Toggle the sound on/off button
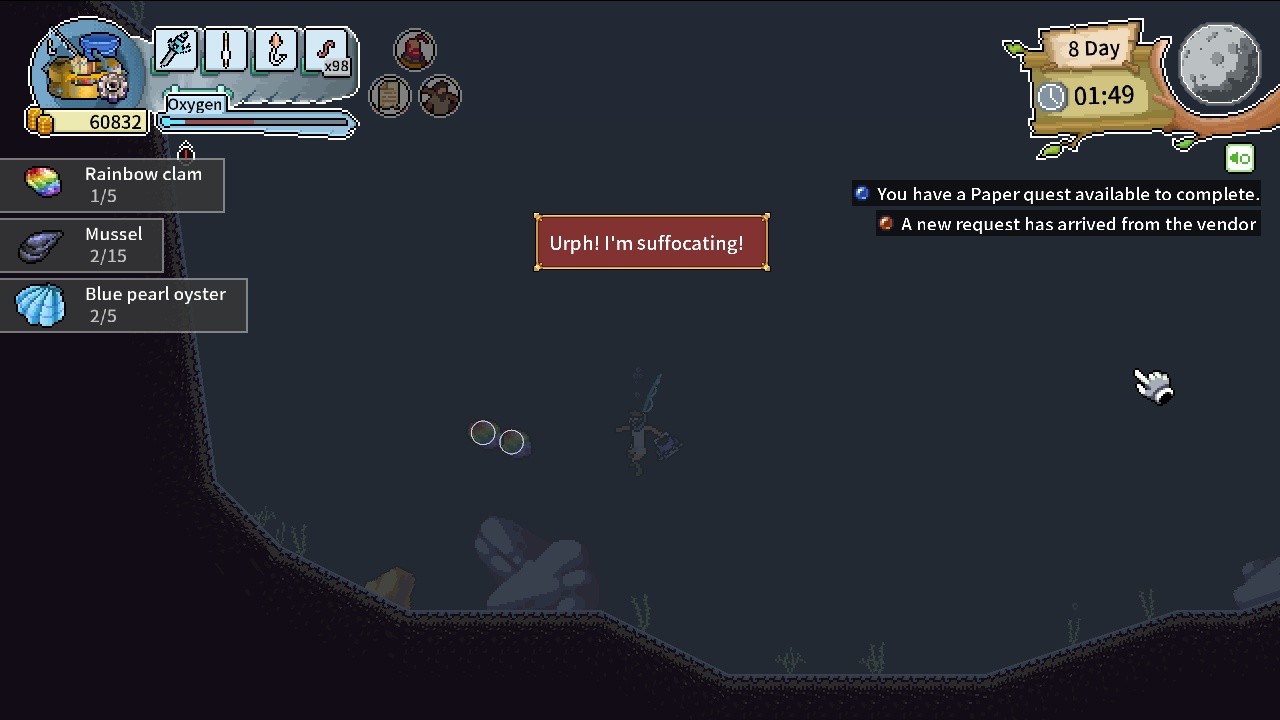 tap(1239, 157)
